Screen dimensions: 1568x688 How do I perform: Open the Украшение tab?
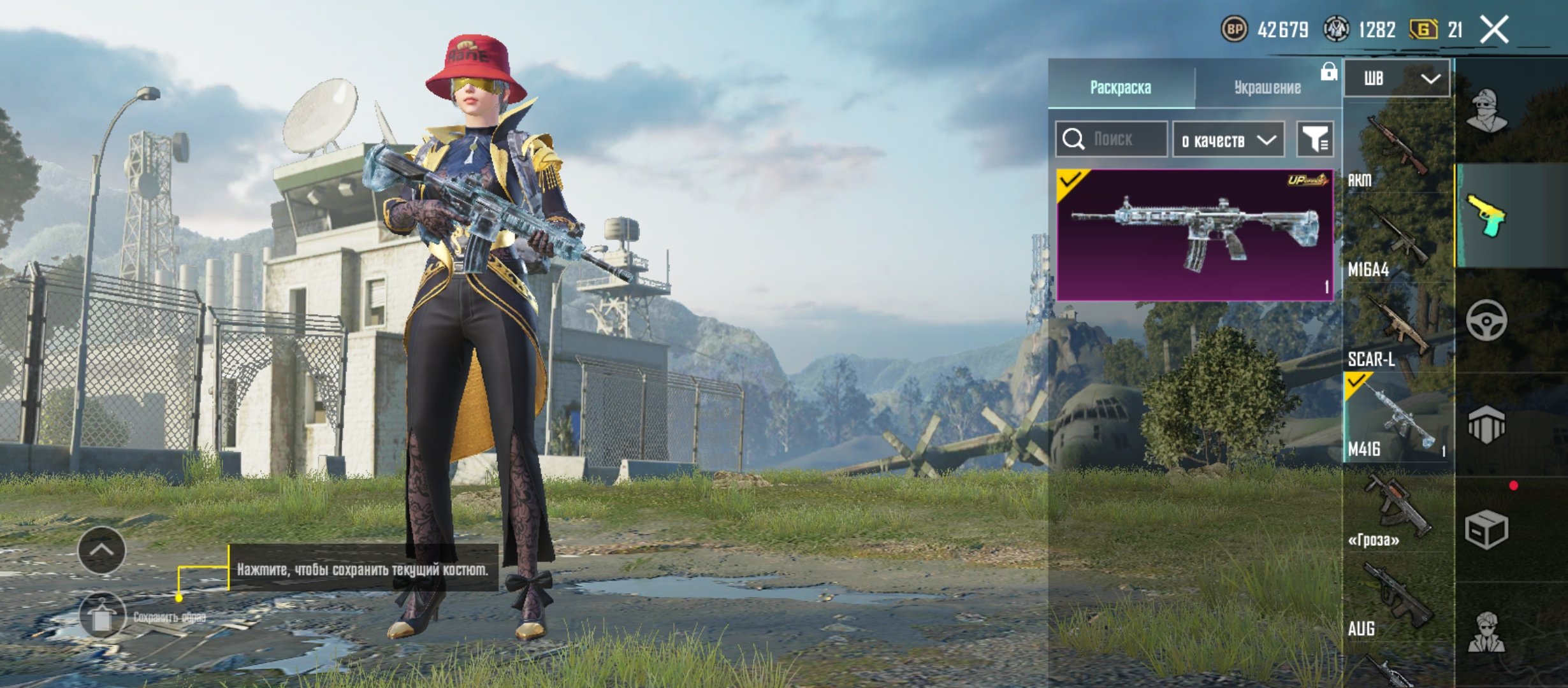coord(1267,87)
